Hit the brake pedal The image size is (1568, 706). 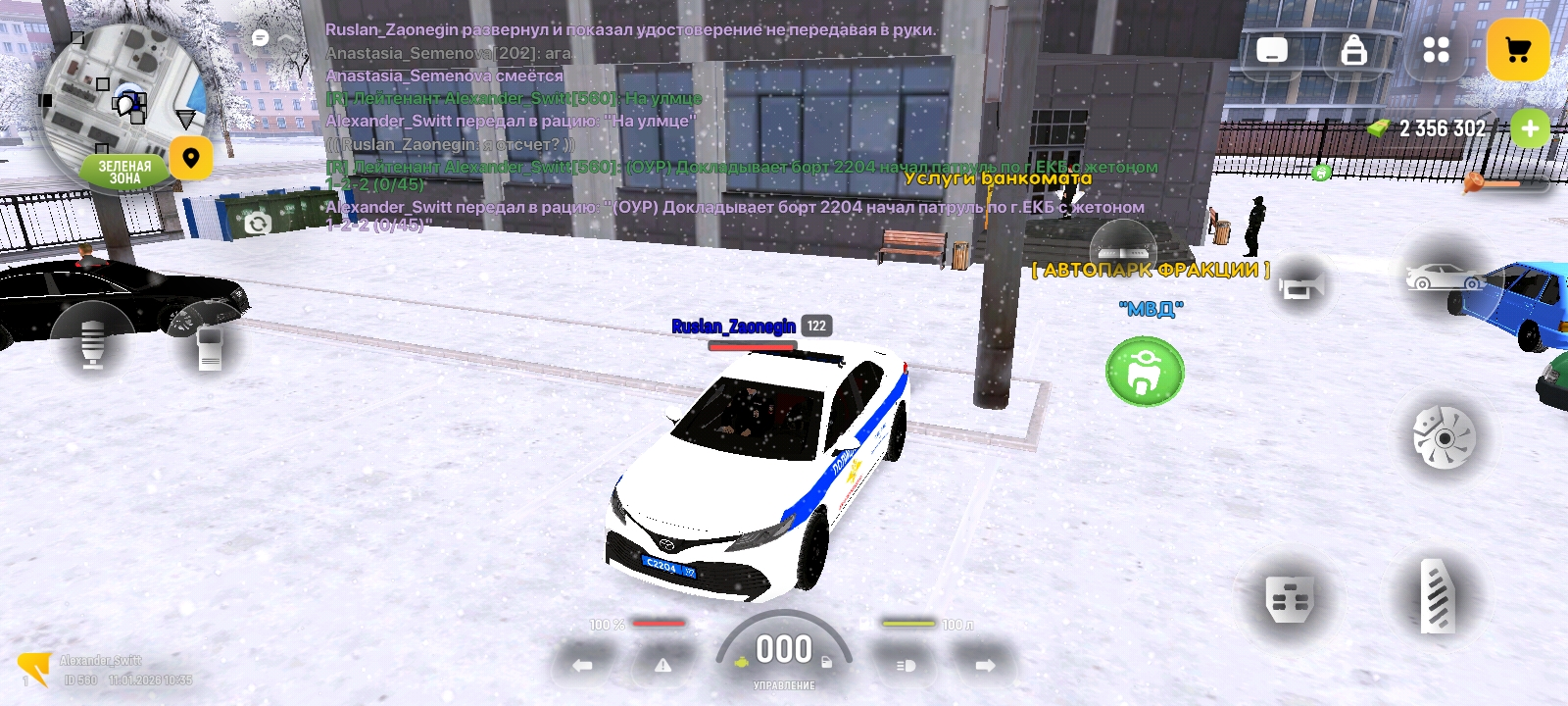(x=1289, y=598)
